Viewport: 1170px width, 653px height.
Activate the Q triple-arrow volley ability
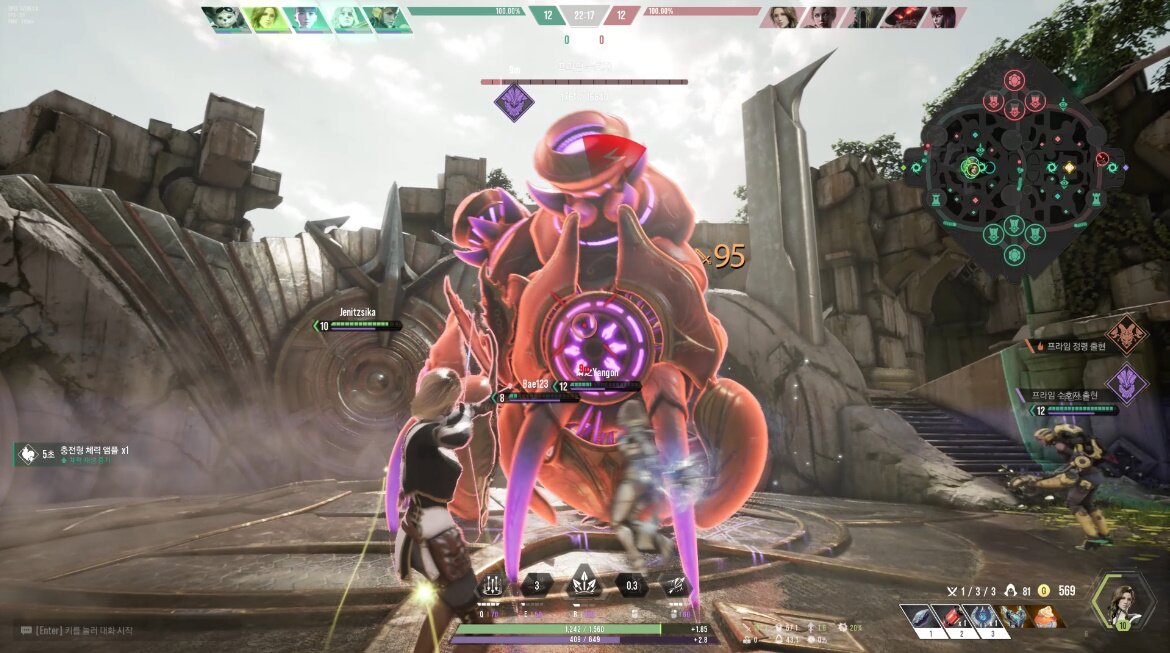pyautogui.click(x=489, y=586)
